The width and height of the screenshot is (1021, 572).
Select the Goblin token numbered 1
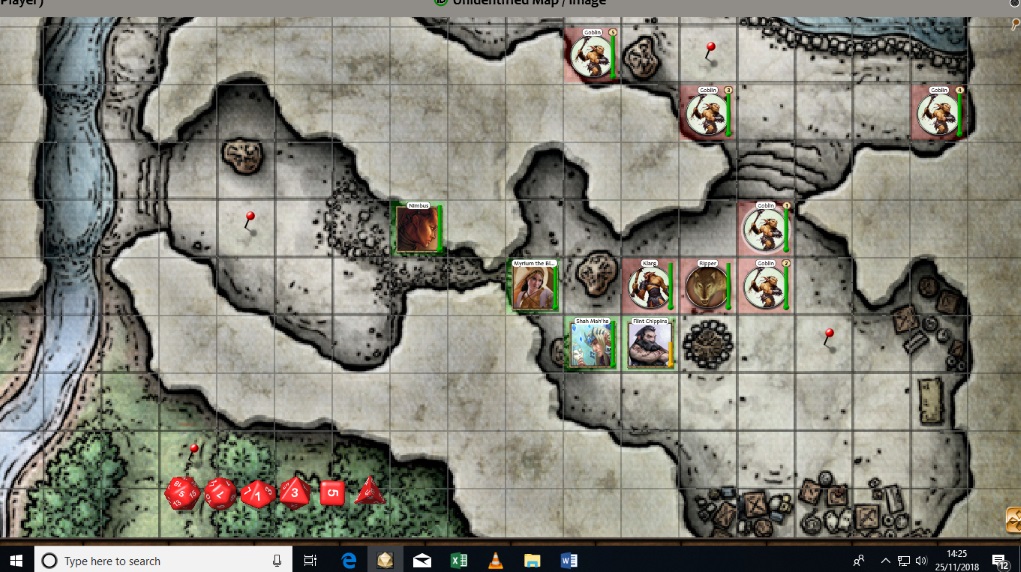pyautogui.click(x=764, y=229)
